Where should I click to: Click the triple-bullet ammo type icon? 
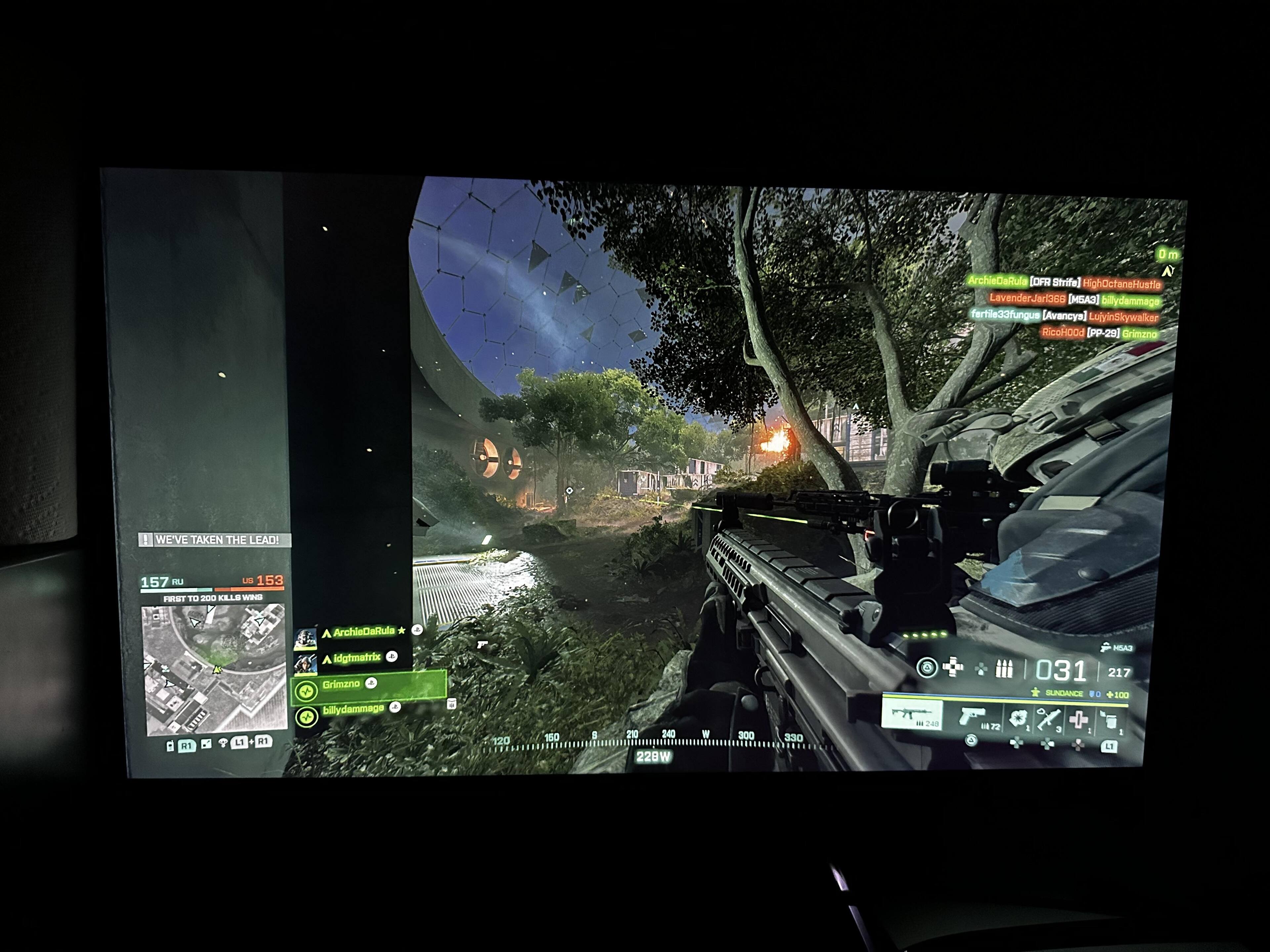(1004, 669)
